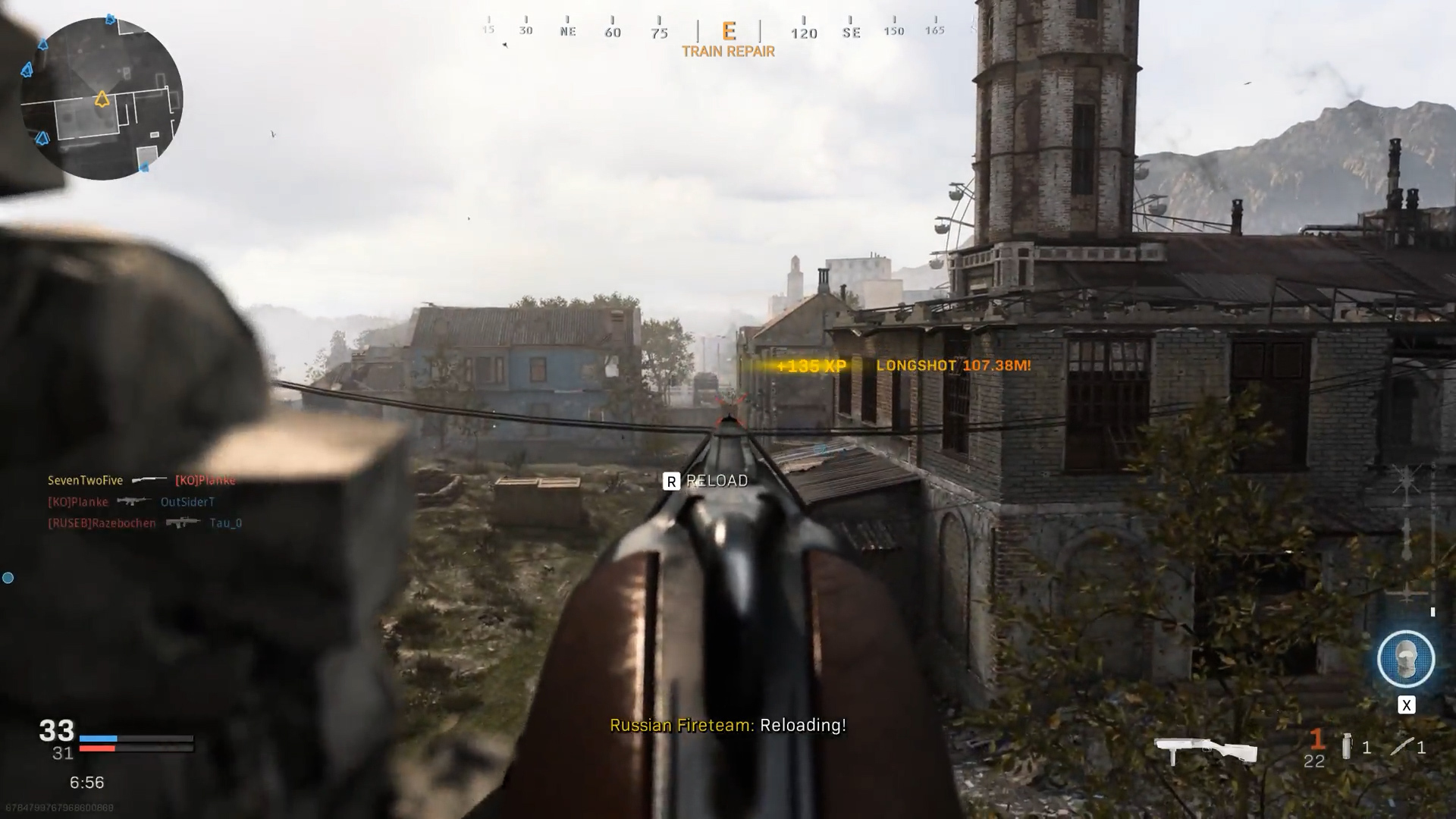The height and width of the screenshot is (819, 1456).
Task: Select the white shotgun weapon icon
Action: pyautogui.click(x=1205, y=750)
